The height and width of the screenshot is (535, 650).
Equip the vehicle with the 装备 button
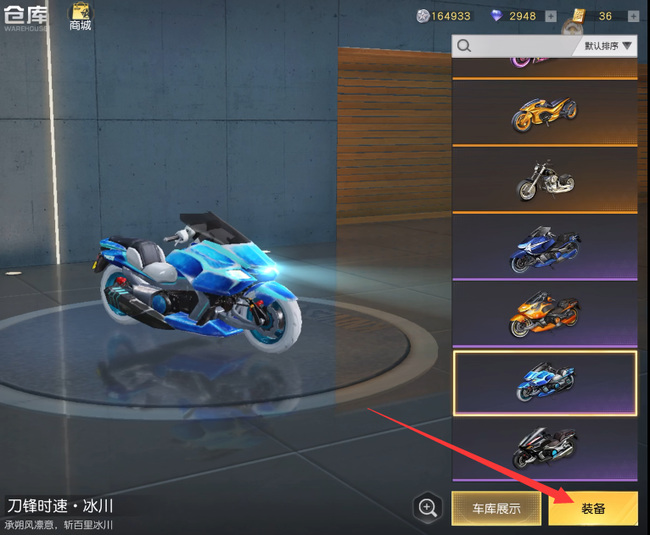click(593, 508)
